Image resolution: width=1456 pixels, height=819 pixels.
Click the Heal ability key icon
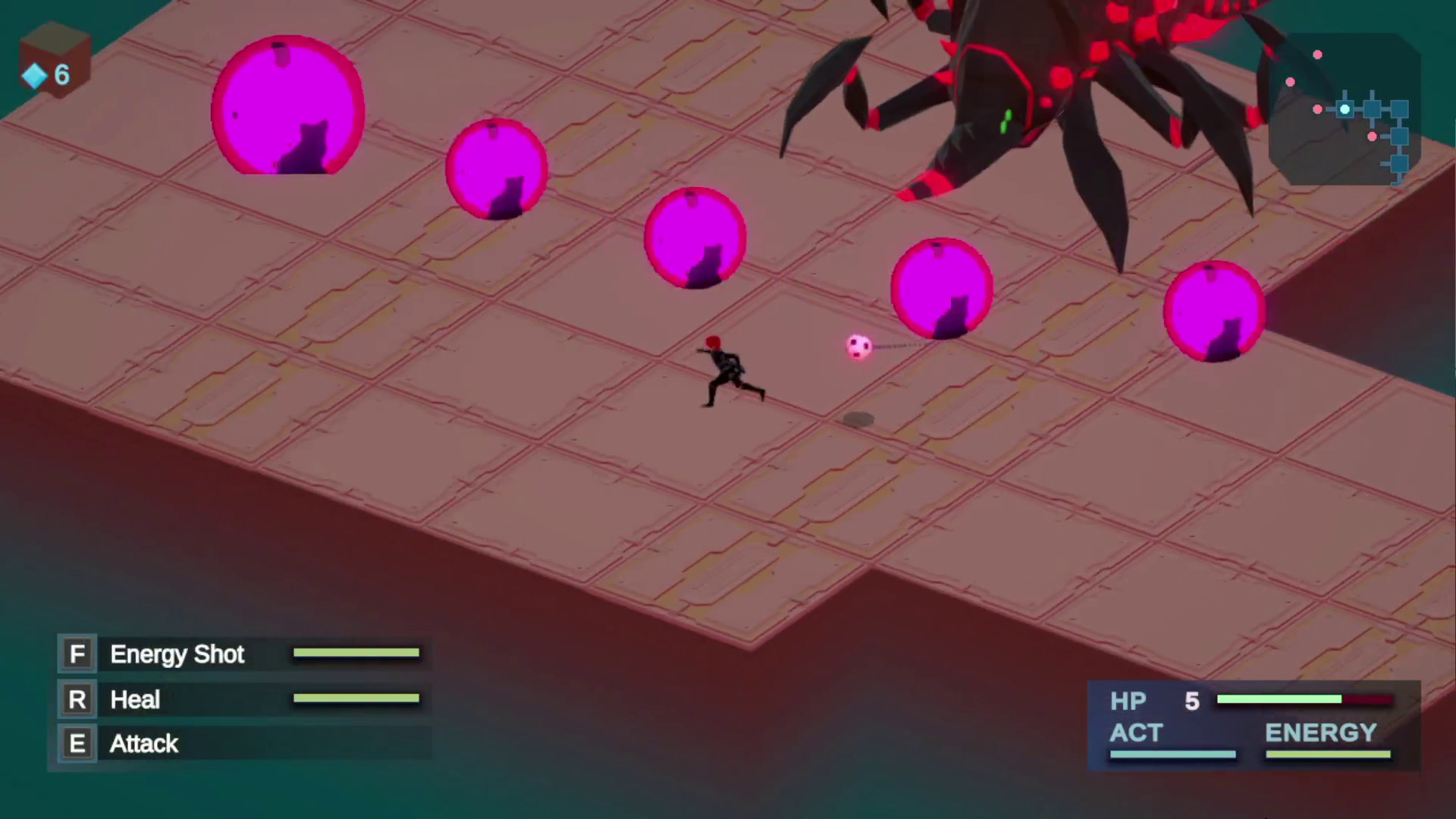click(x=77, y=699)
